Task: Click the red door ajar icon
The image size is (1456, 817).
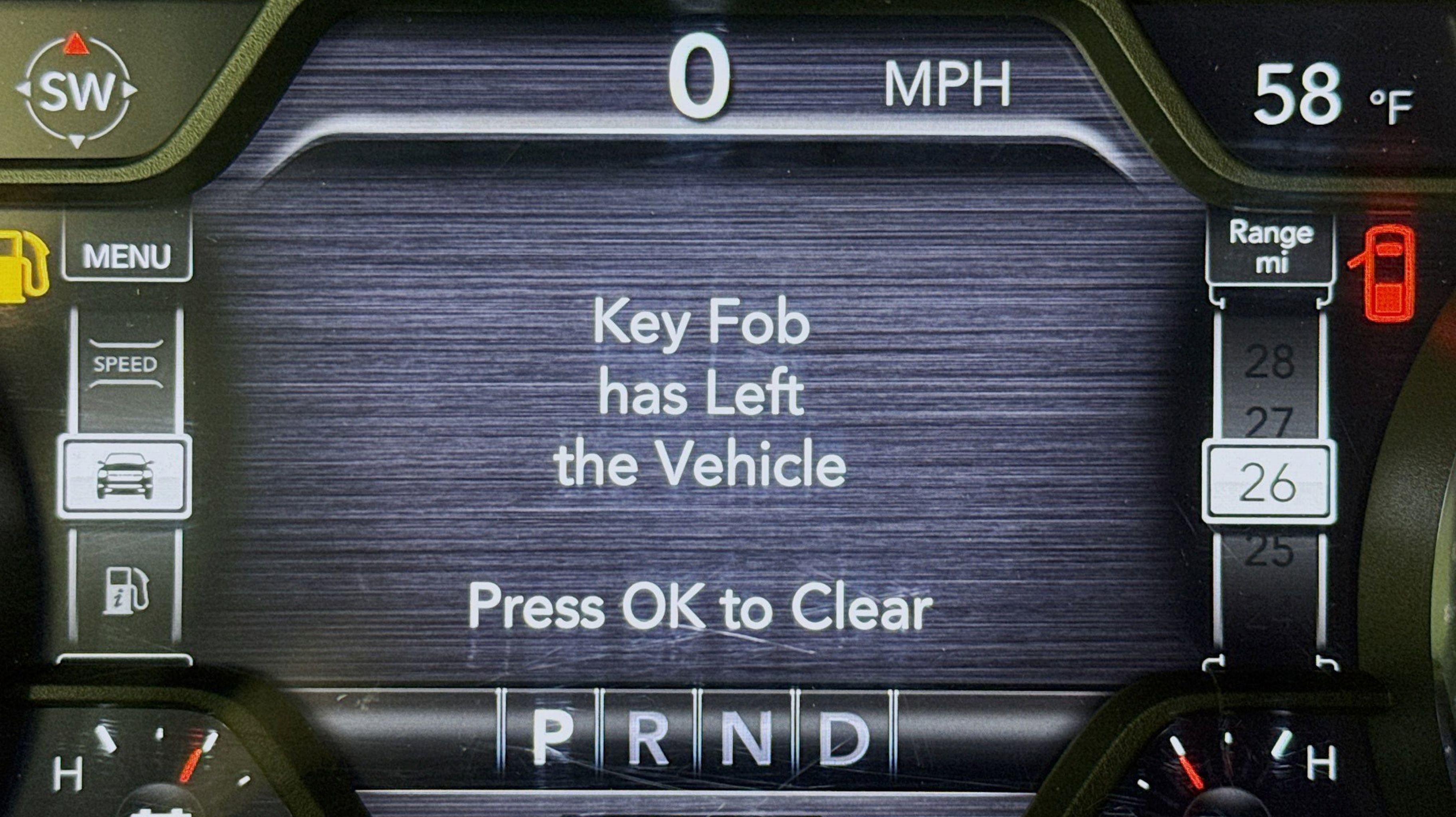Action: 1383,273
